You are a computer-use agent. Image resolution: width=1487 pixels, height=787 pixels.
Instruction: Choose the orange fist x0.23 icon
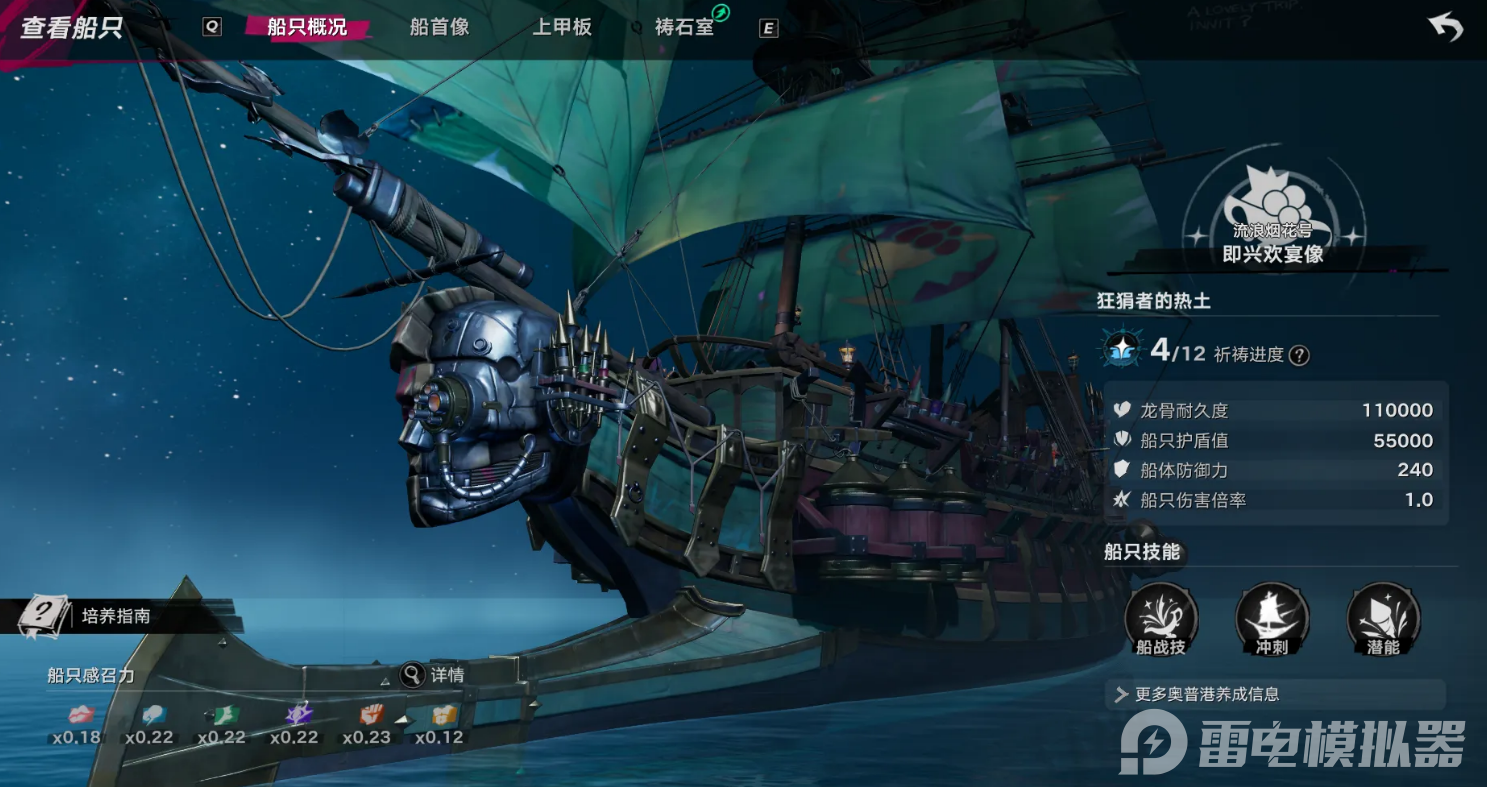[x=371, y=716]
